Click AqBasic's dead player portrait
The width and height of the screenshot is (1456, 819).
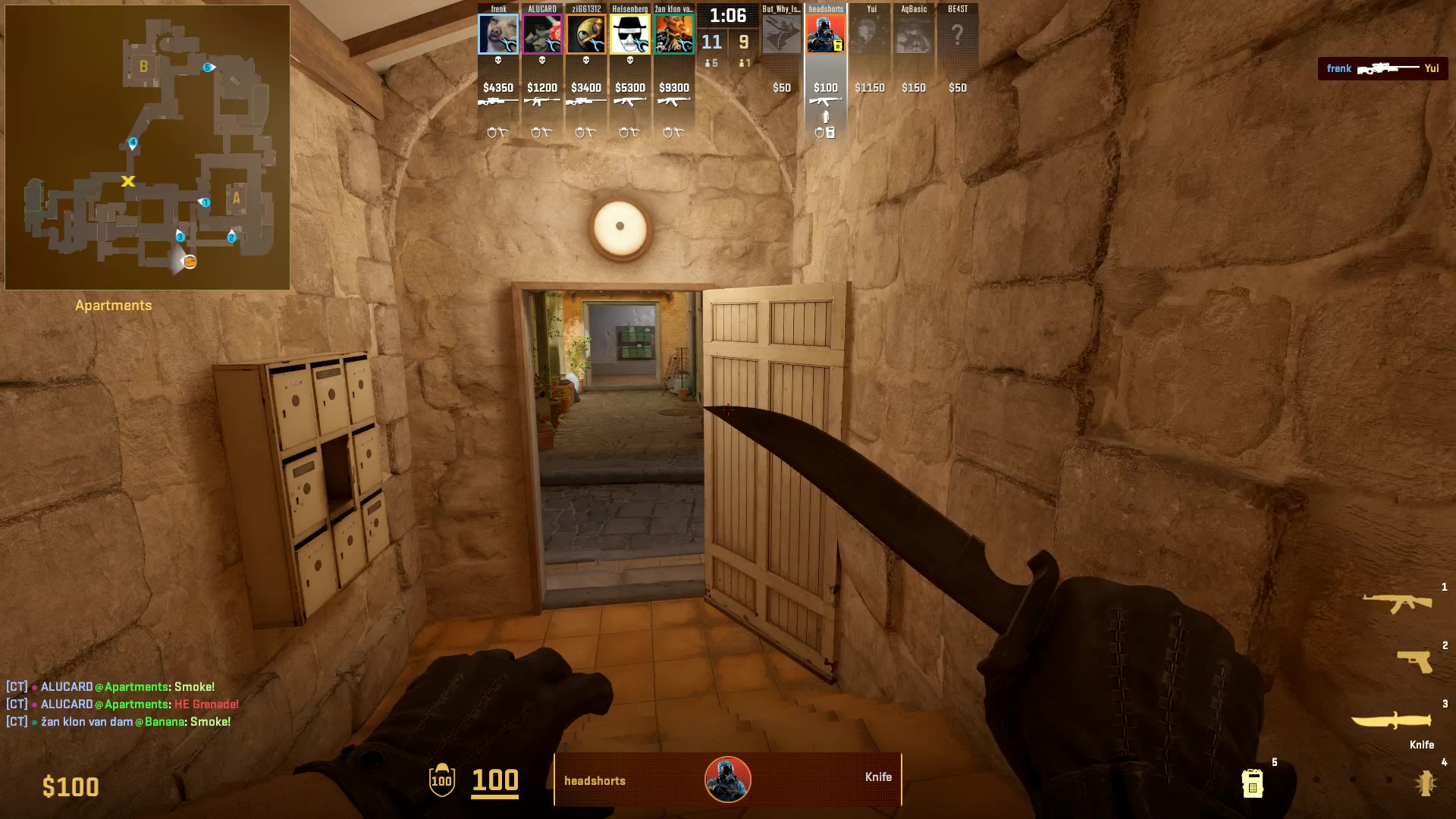click(x=914, y=34)
